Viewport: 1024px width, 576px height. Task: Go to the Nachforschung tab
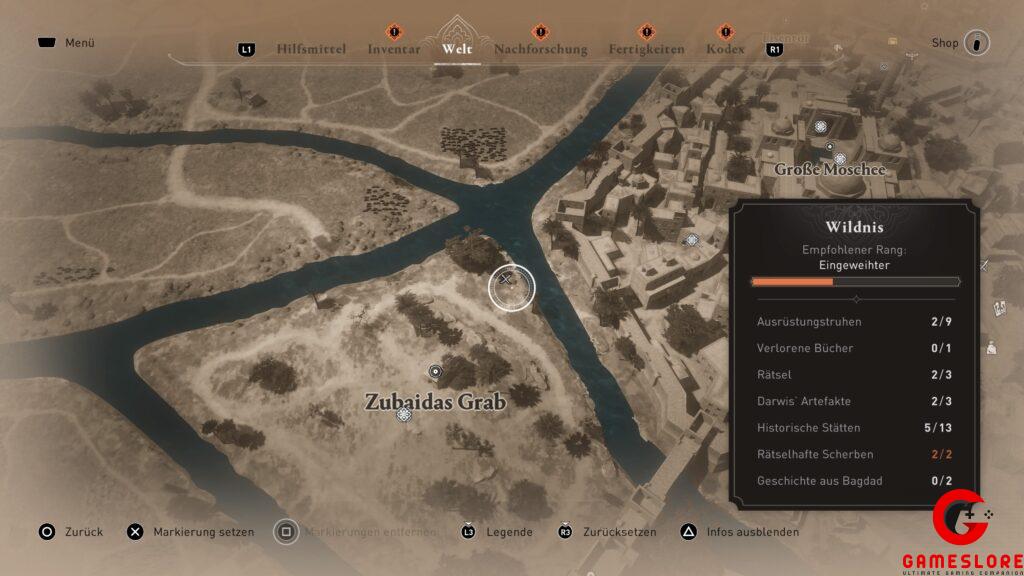point(540,49)
